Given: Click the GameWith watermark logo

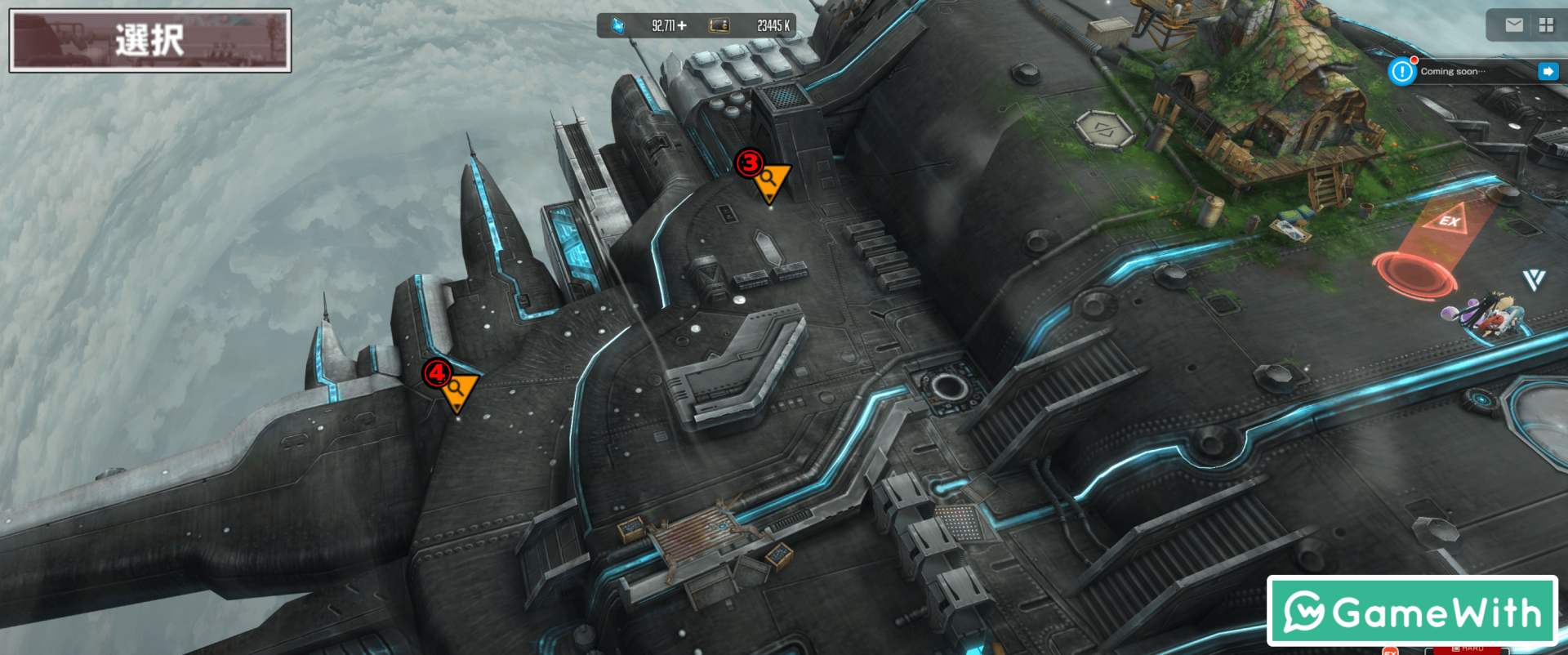Looking at the screenshot, I should click(x=1412, y=611).
